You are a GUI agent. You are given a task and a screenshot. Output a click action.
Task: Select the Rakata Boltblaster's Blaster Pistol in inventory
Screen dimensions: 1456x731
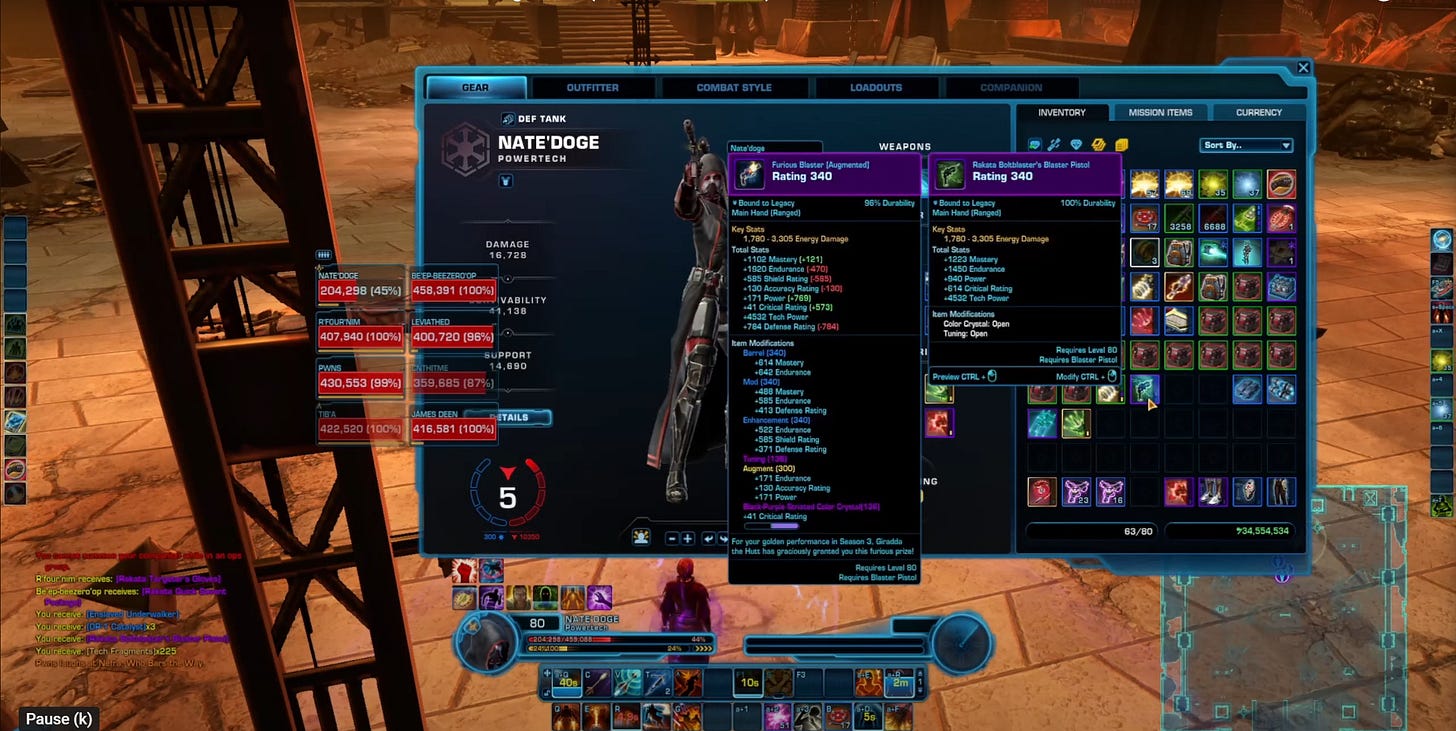tap(1142, 388)
